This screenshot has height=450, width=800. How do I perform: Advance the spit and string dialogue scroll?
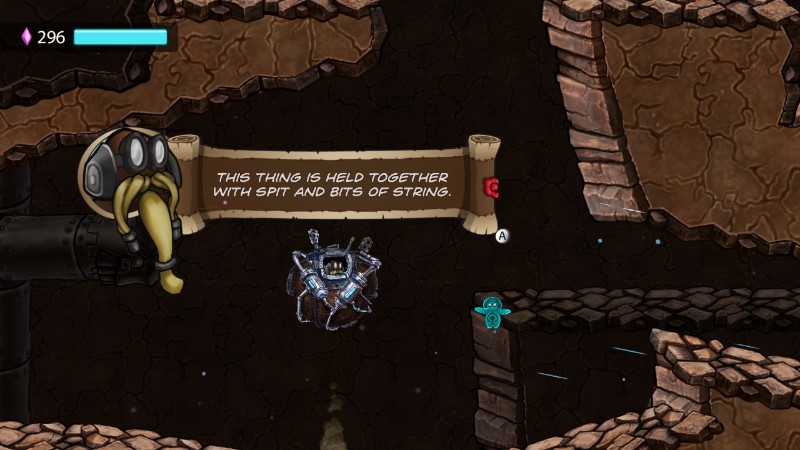(503, 236)
